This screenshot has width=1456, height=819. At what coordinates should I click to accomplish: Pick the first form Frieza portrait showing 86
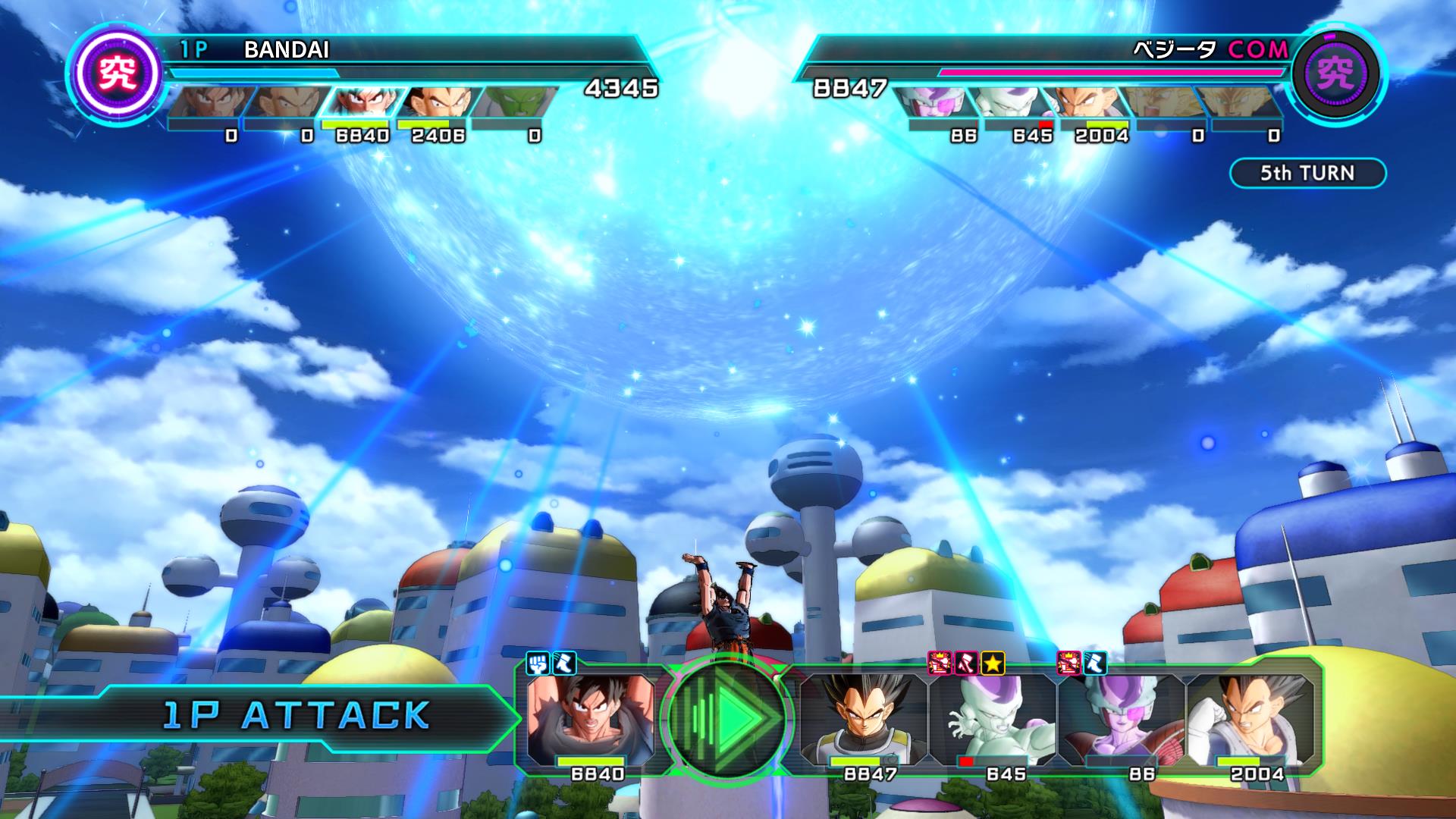pyautogui.click(x=1121, y=720)
